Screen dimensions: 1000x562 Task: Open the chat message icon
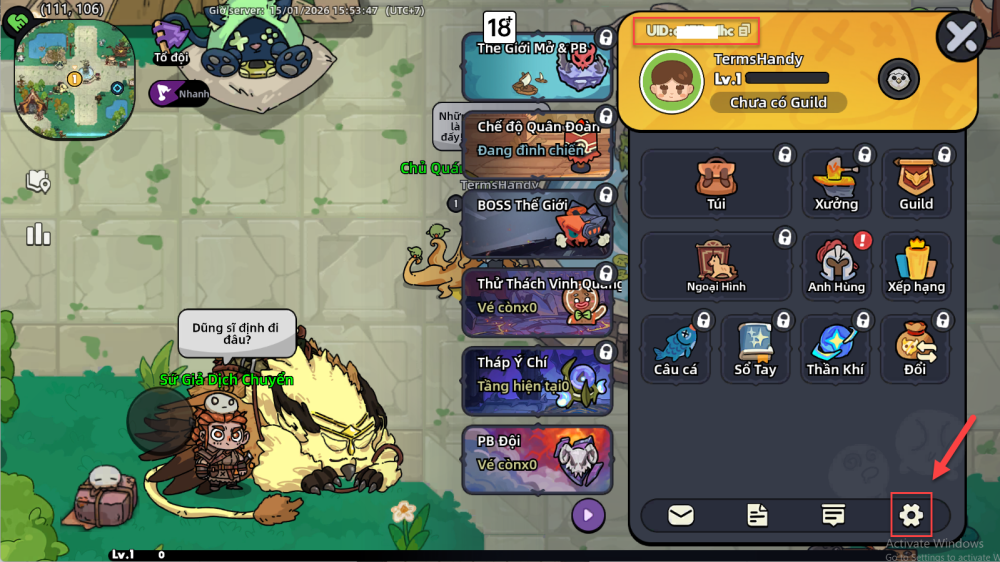[832, 515]
